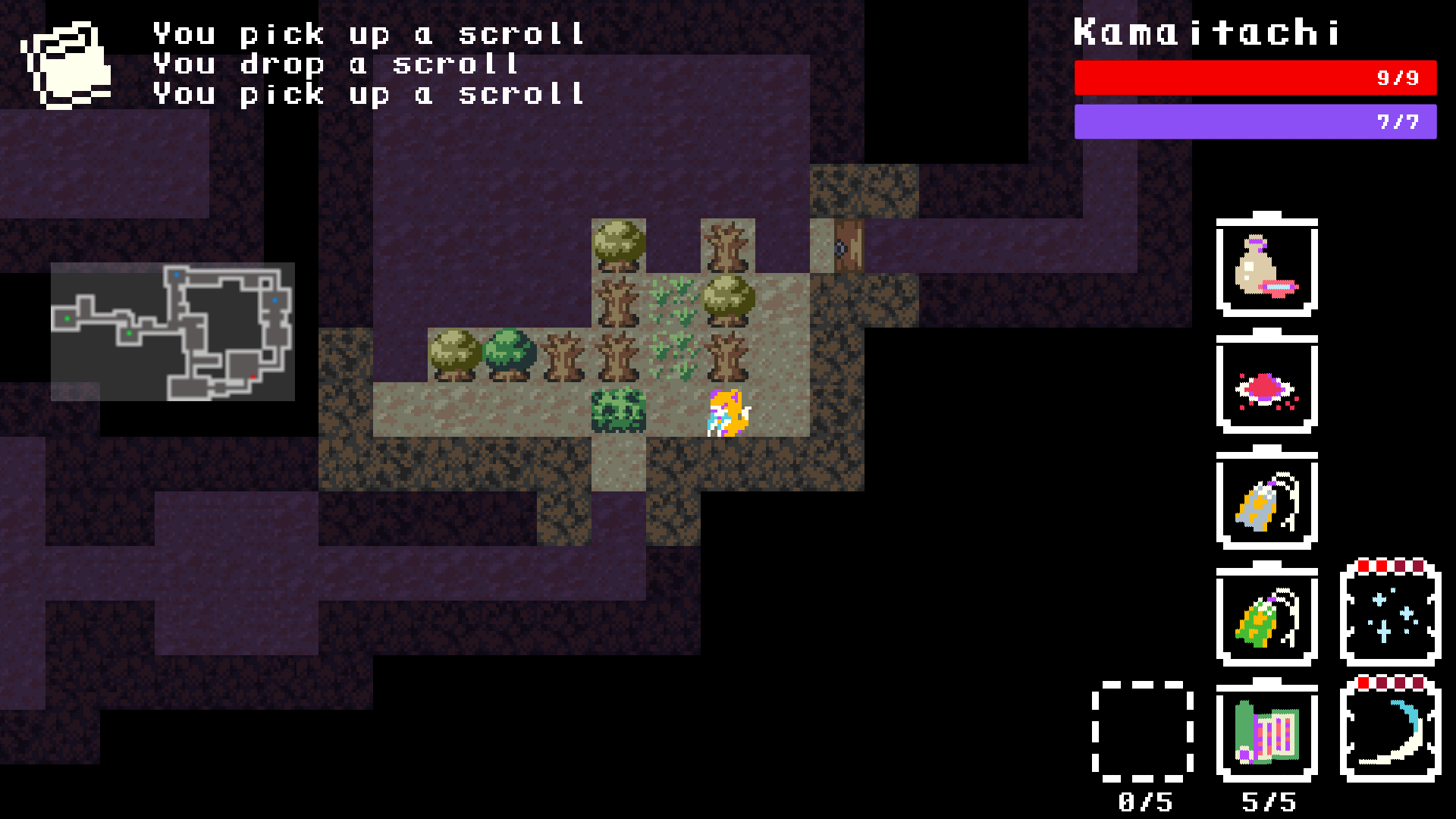This screenshot has height=819, width=1456.
Task: Click the white jug icon near message log
Action: tap(71, 64)
